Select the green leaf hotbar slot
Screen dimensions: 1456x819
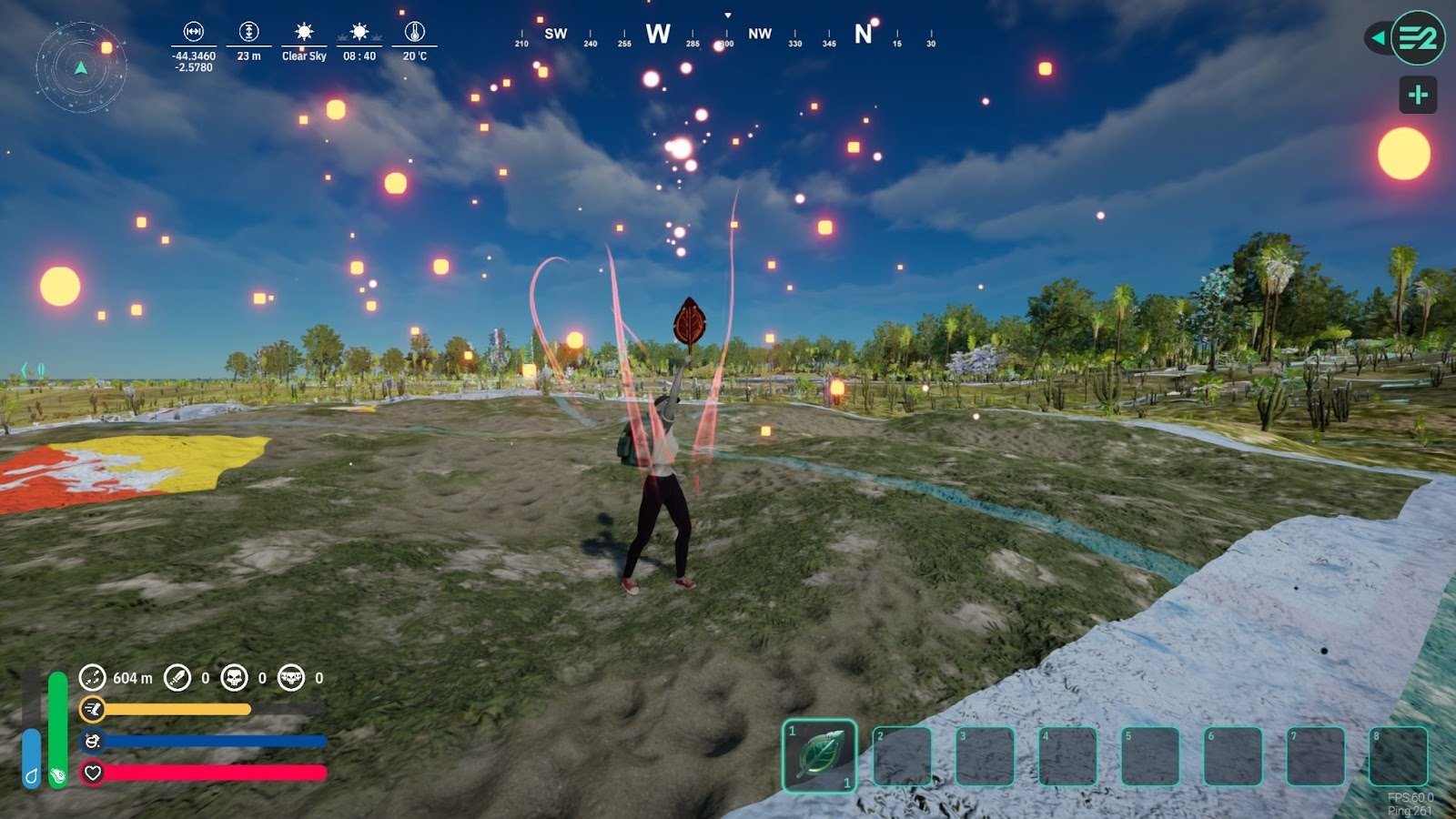point(819,755)
